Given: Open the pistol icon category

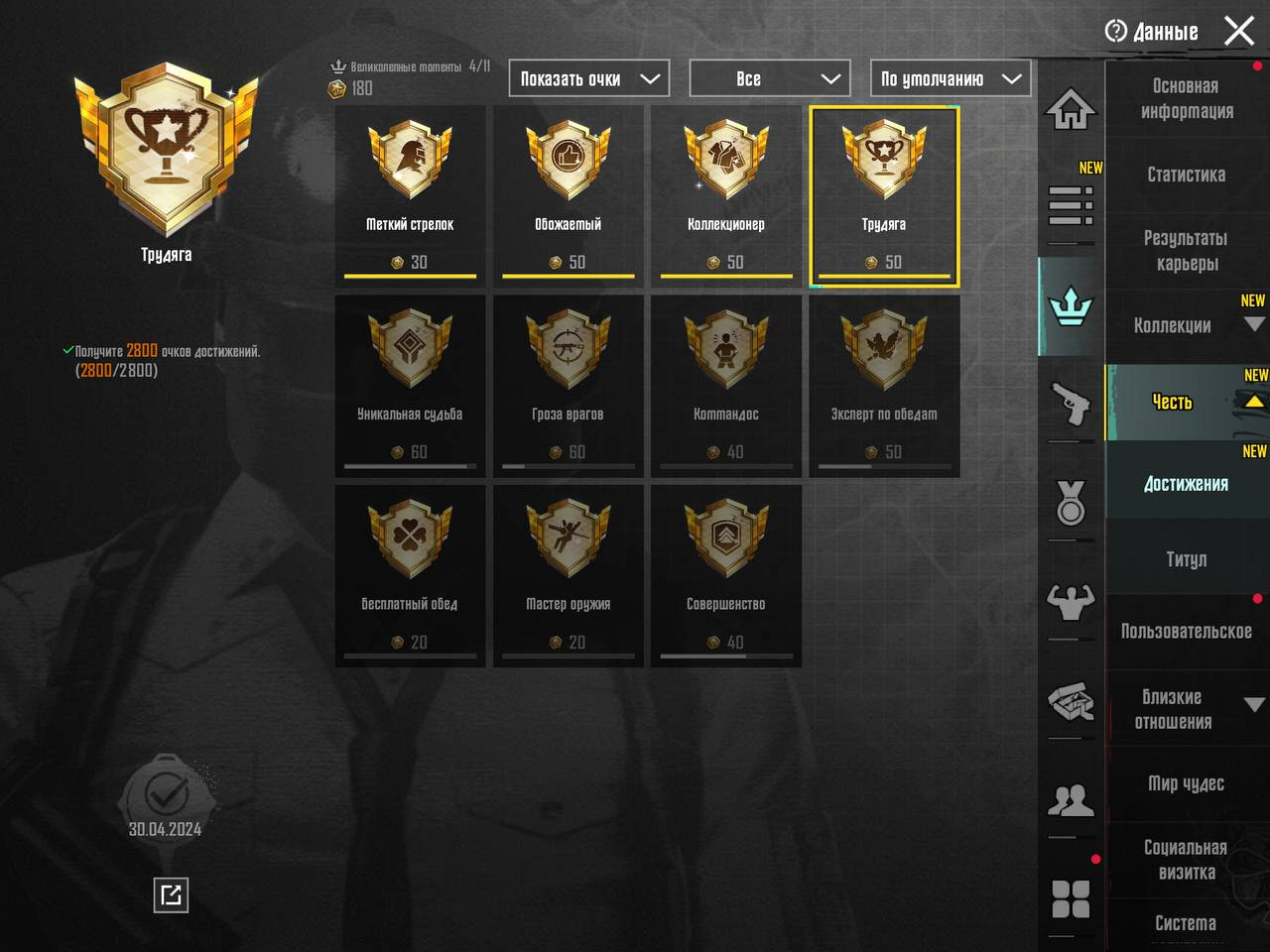Looking at the screenshot, I should [1071, 403].
